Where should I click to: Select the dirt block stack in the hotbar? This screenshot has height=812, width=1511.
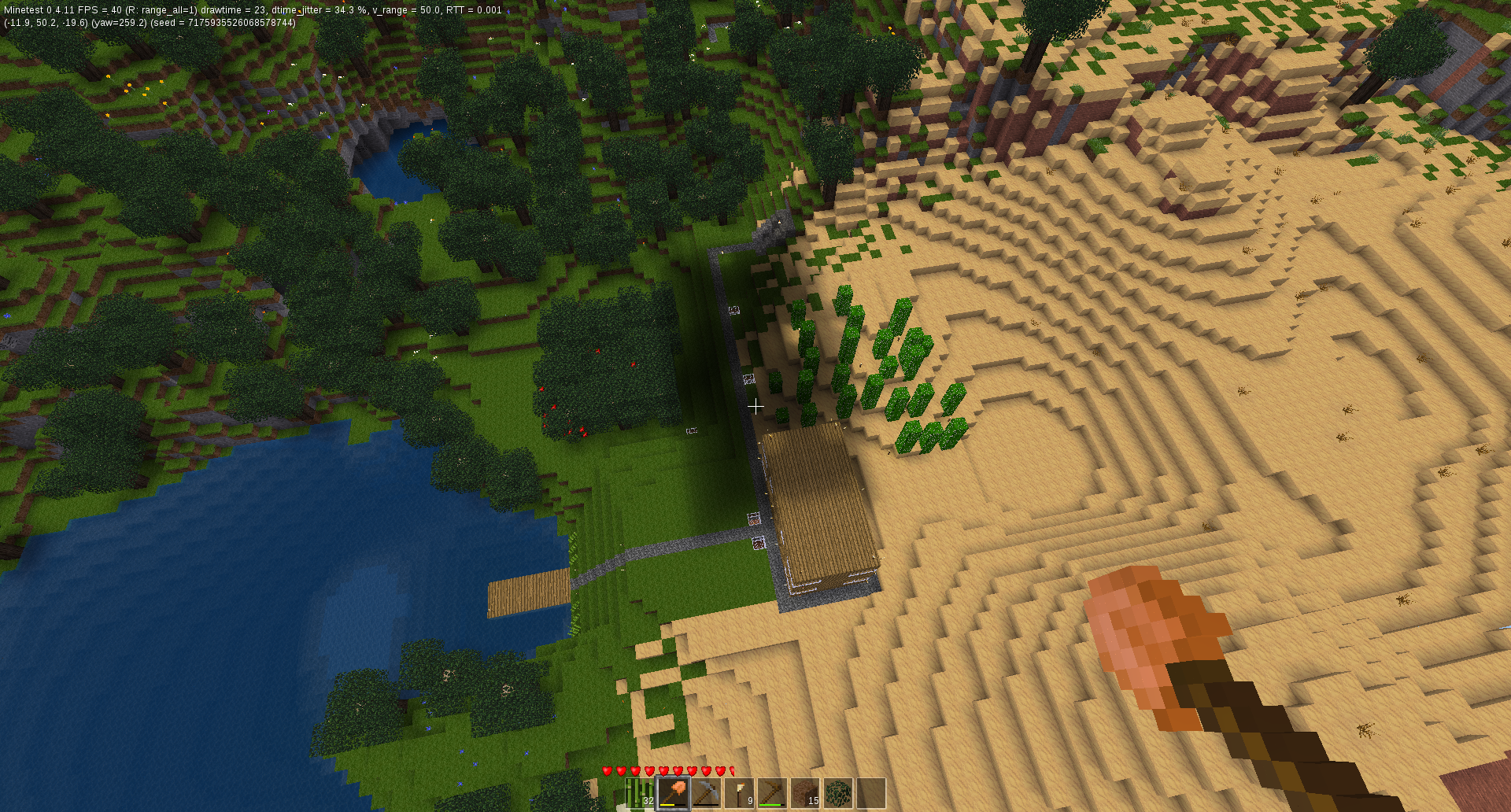click(804, 792)
